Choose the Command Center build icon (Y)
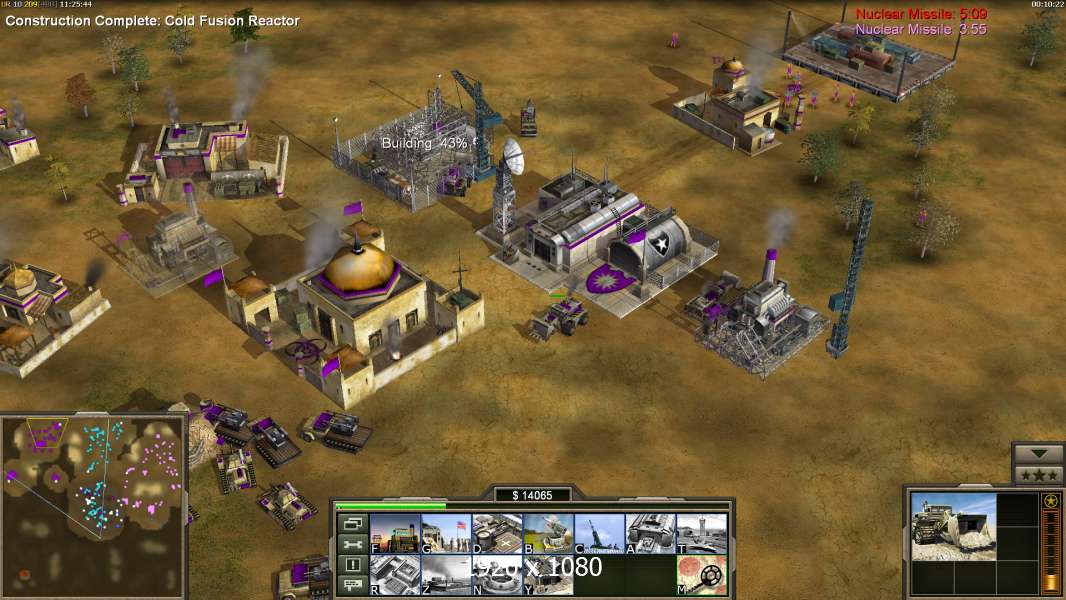Image resolution: width=1066 pixels, height=600 pixels. (548, 575)
